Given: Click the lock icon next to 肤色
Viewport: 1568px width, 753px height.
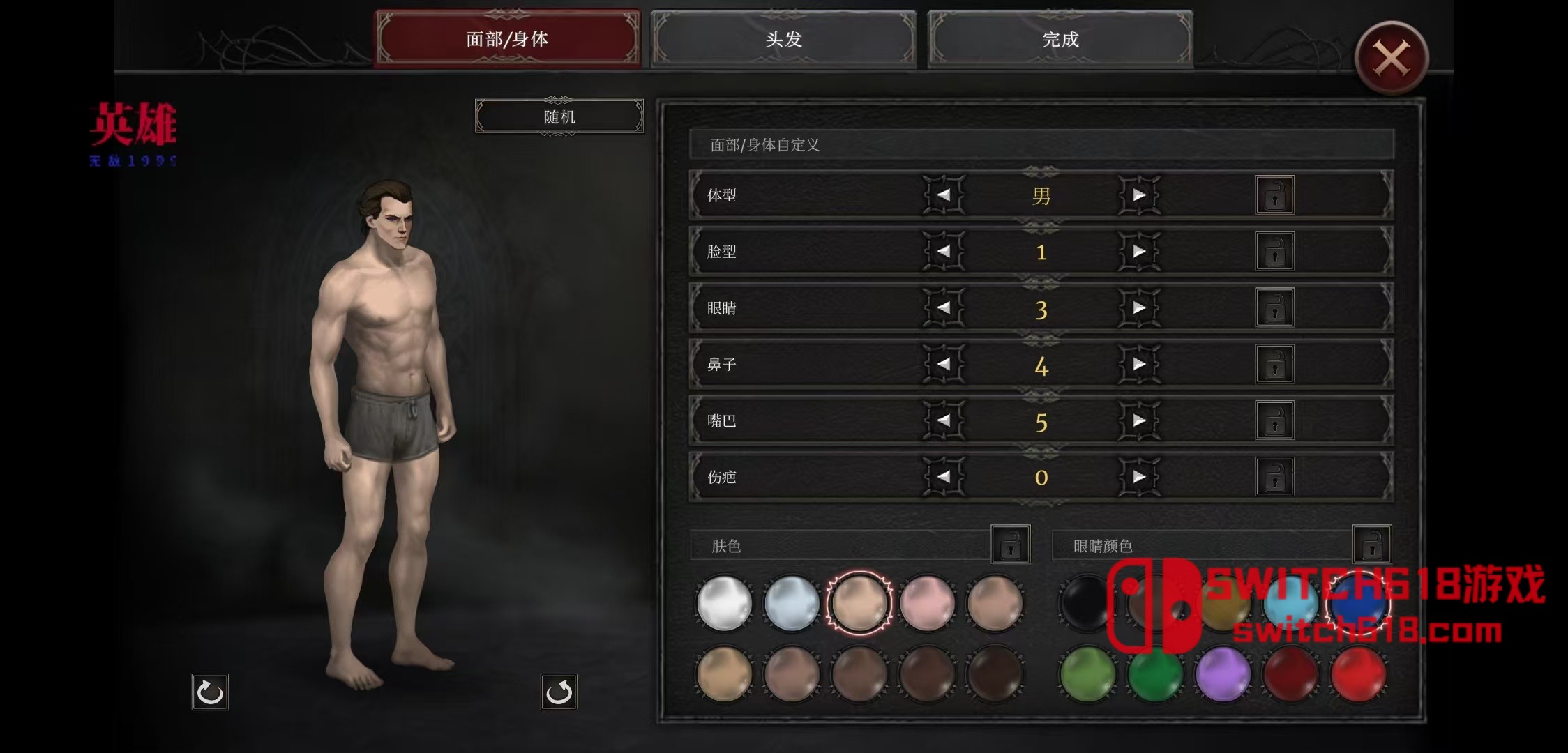Looking at the screenshot, I should (x=1011, y=544).
